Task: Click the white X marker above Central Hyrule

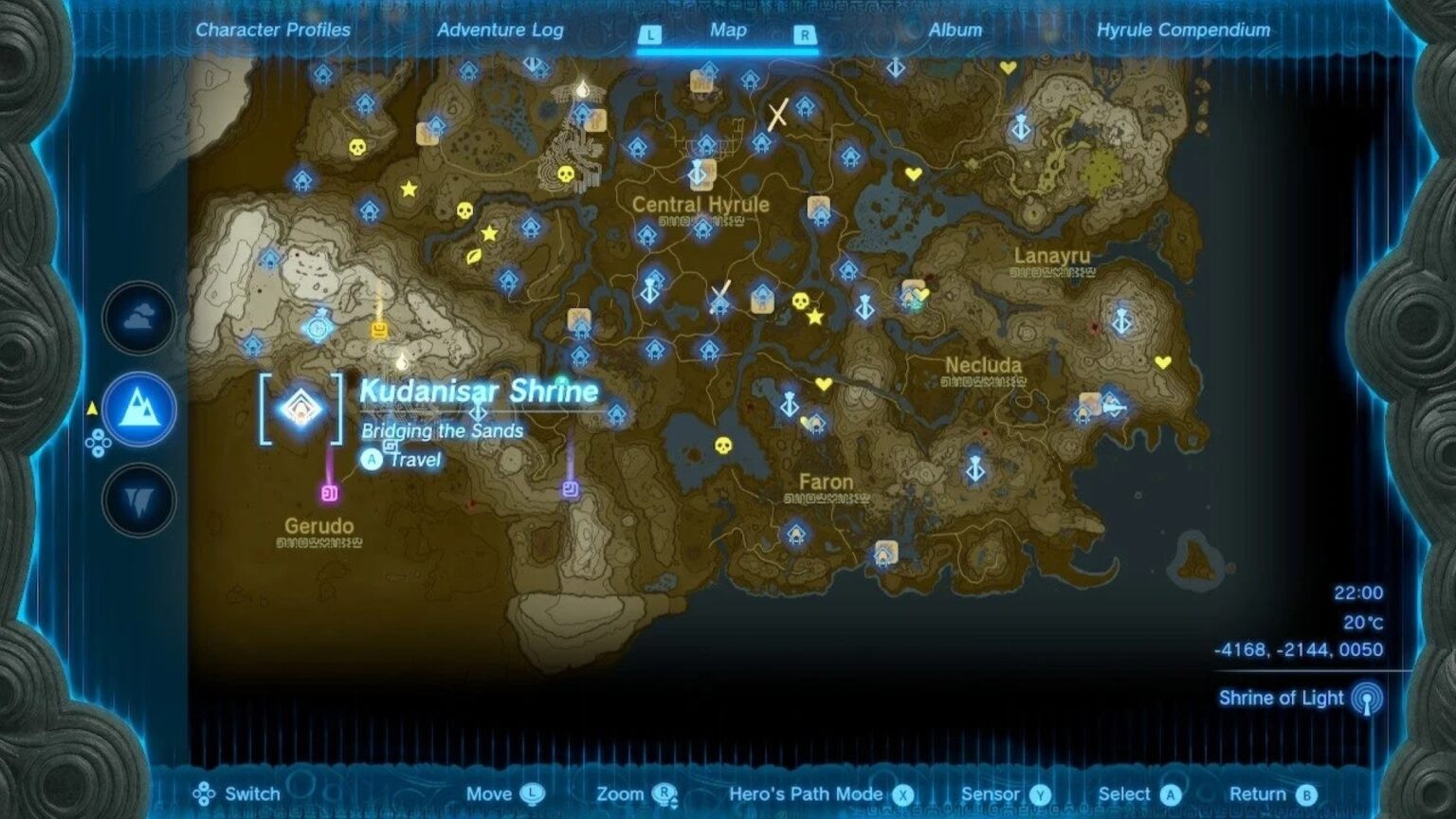Action: (x=777, y=115)
